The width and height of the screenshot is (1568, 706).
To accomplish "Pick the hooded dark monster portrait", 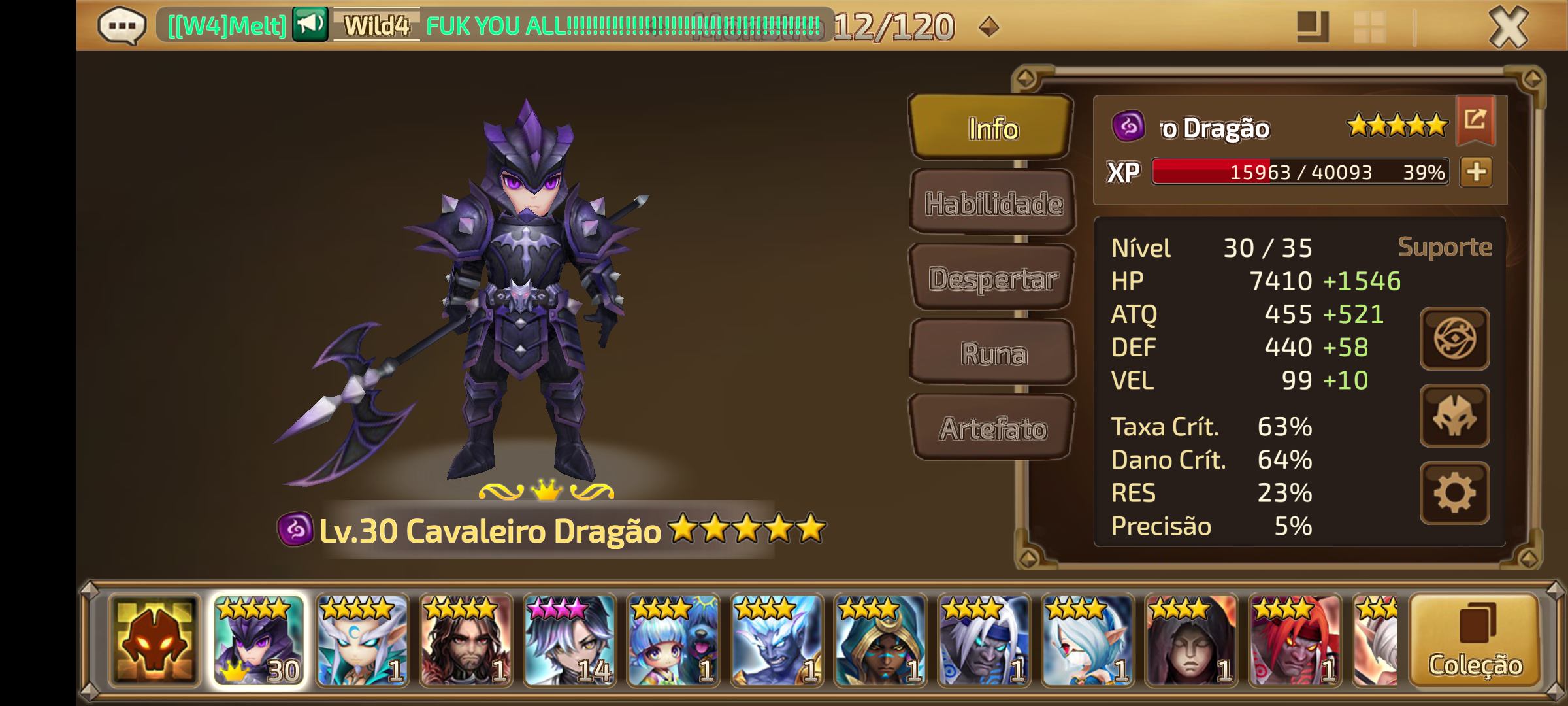I will click(x=1192, y=641).
